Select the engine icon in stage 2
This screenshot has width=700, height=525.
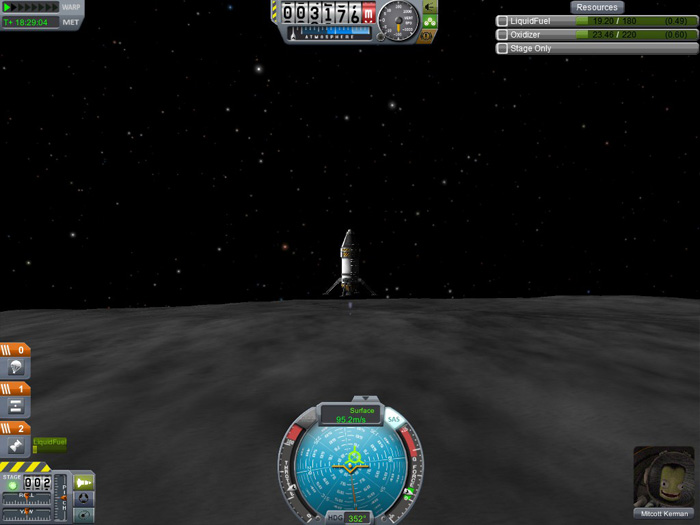click(x=17, y=446)
